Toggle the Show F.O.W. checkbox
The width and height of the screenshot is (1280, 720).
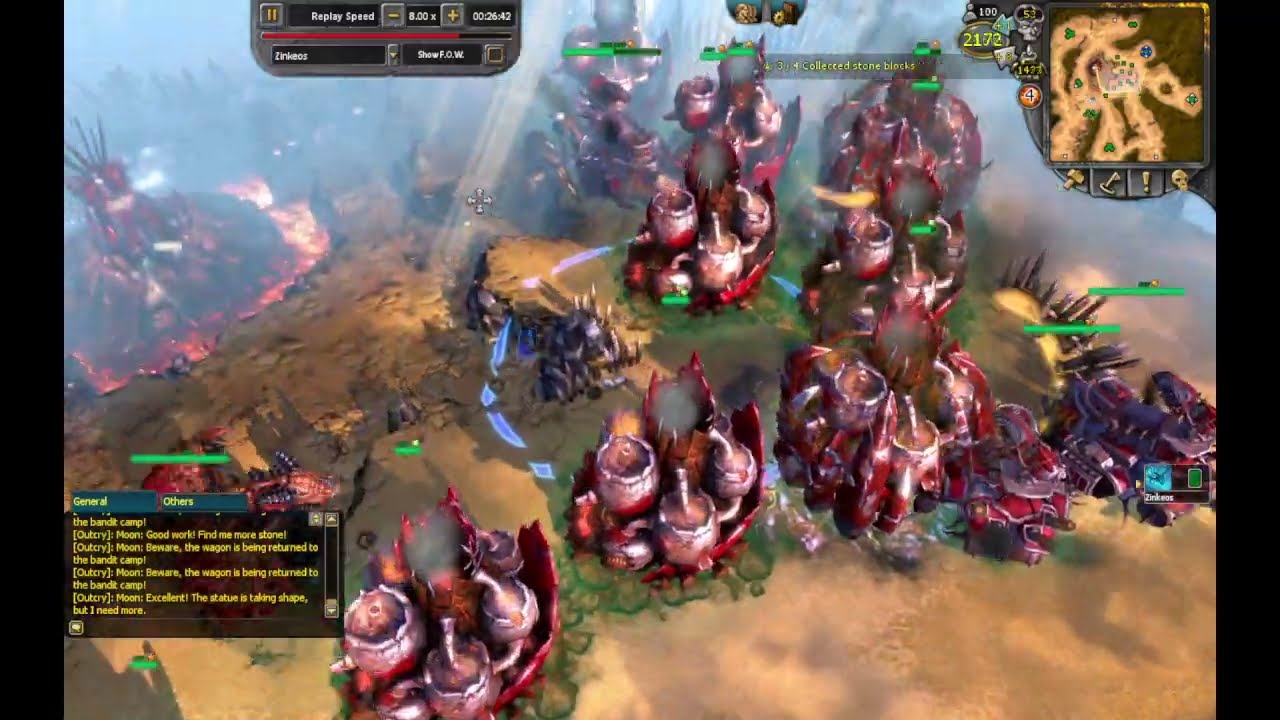(x=494, y=55)
